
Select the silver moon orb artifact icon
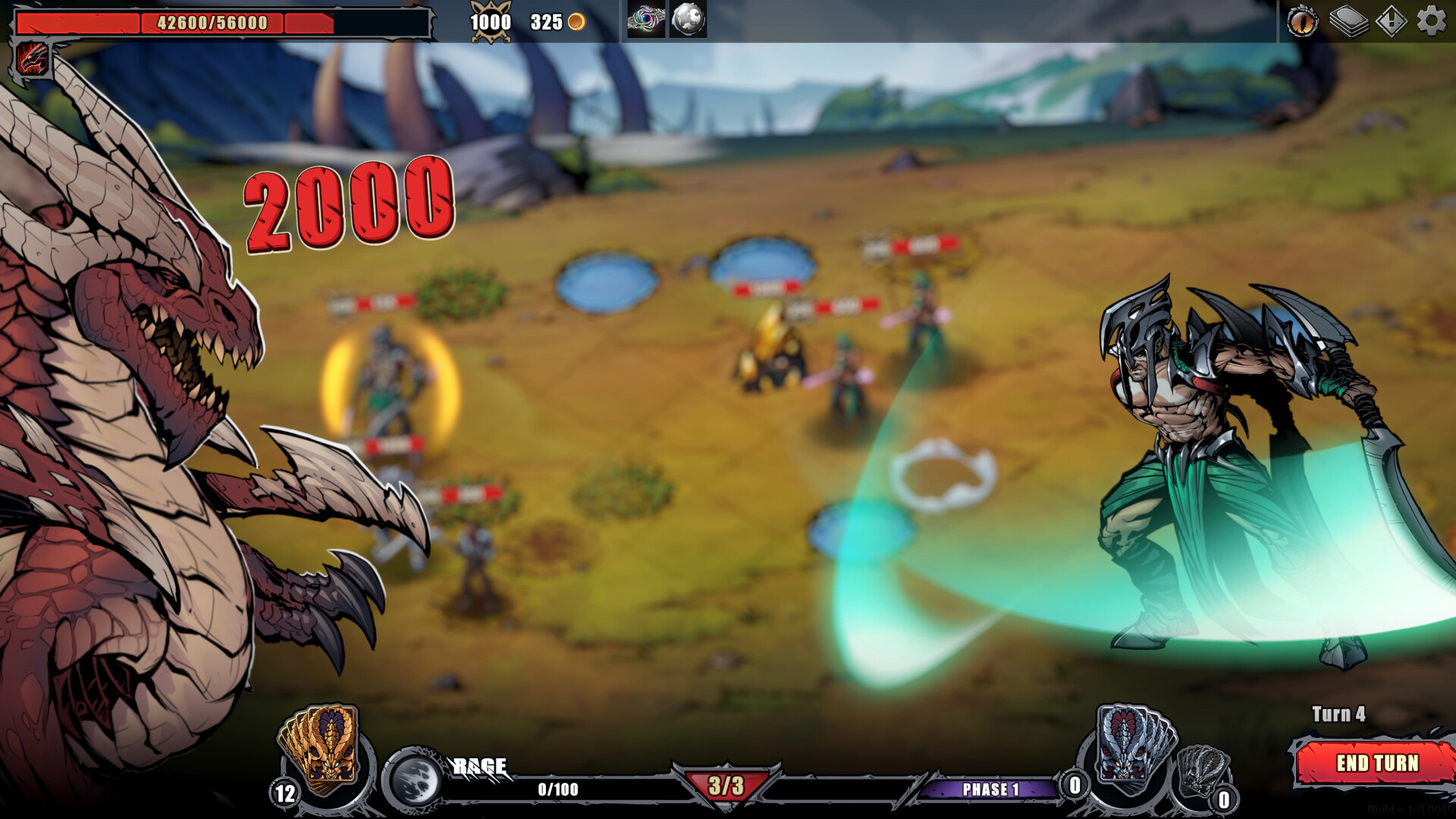(685, 20)
